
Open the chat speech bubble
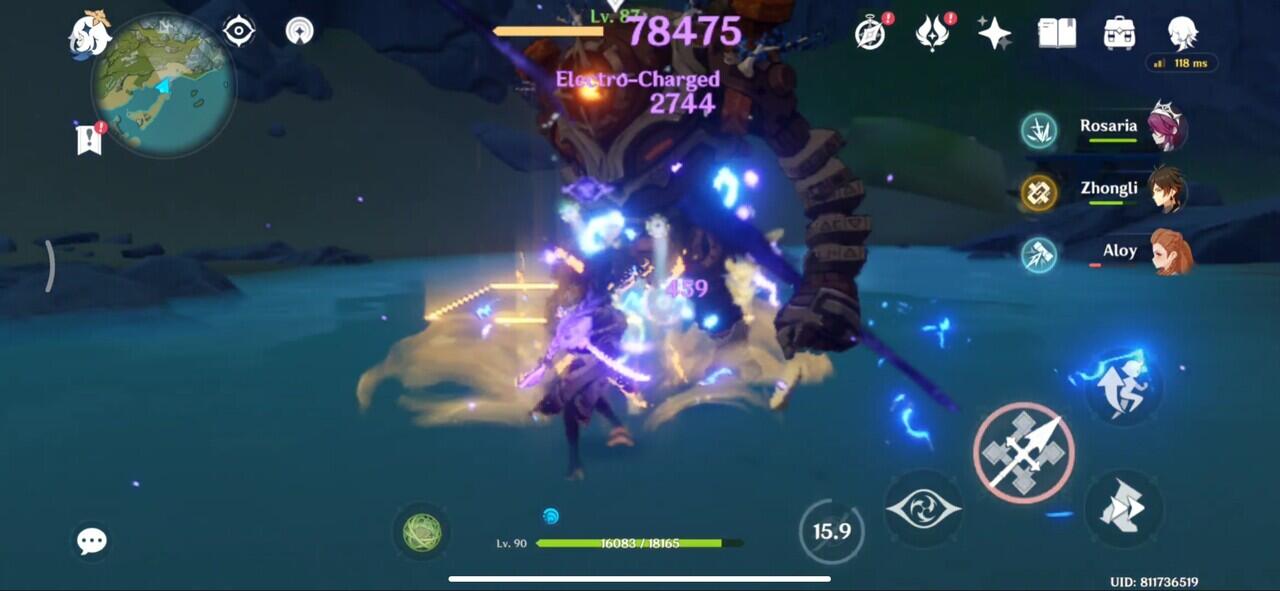(x=92, y=541)
